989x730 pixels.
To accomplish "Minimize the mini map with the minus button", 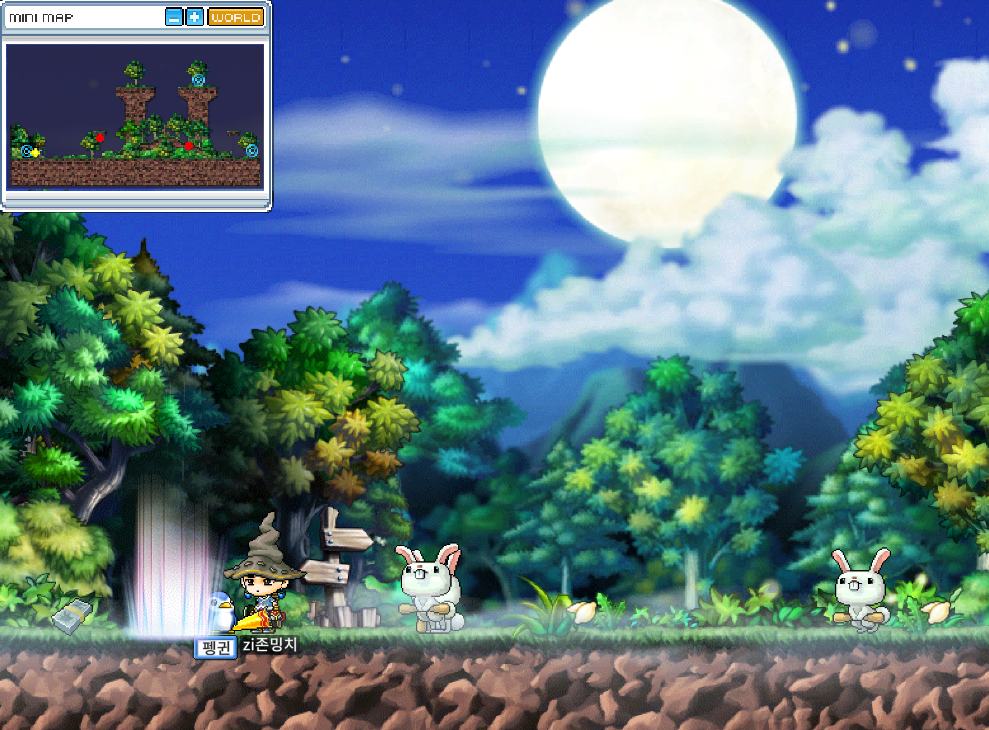I will [x=174, y=17].
